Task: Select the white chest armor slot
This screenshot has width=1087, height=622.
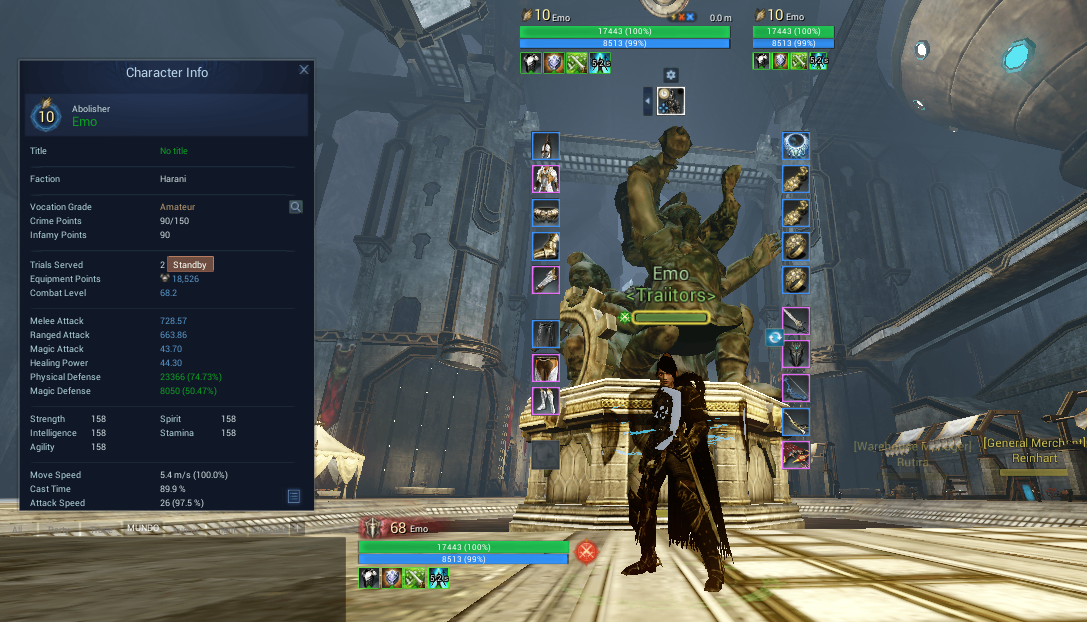Action: click(546, 179)
